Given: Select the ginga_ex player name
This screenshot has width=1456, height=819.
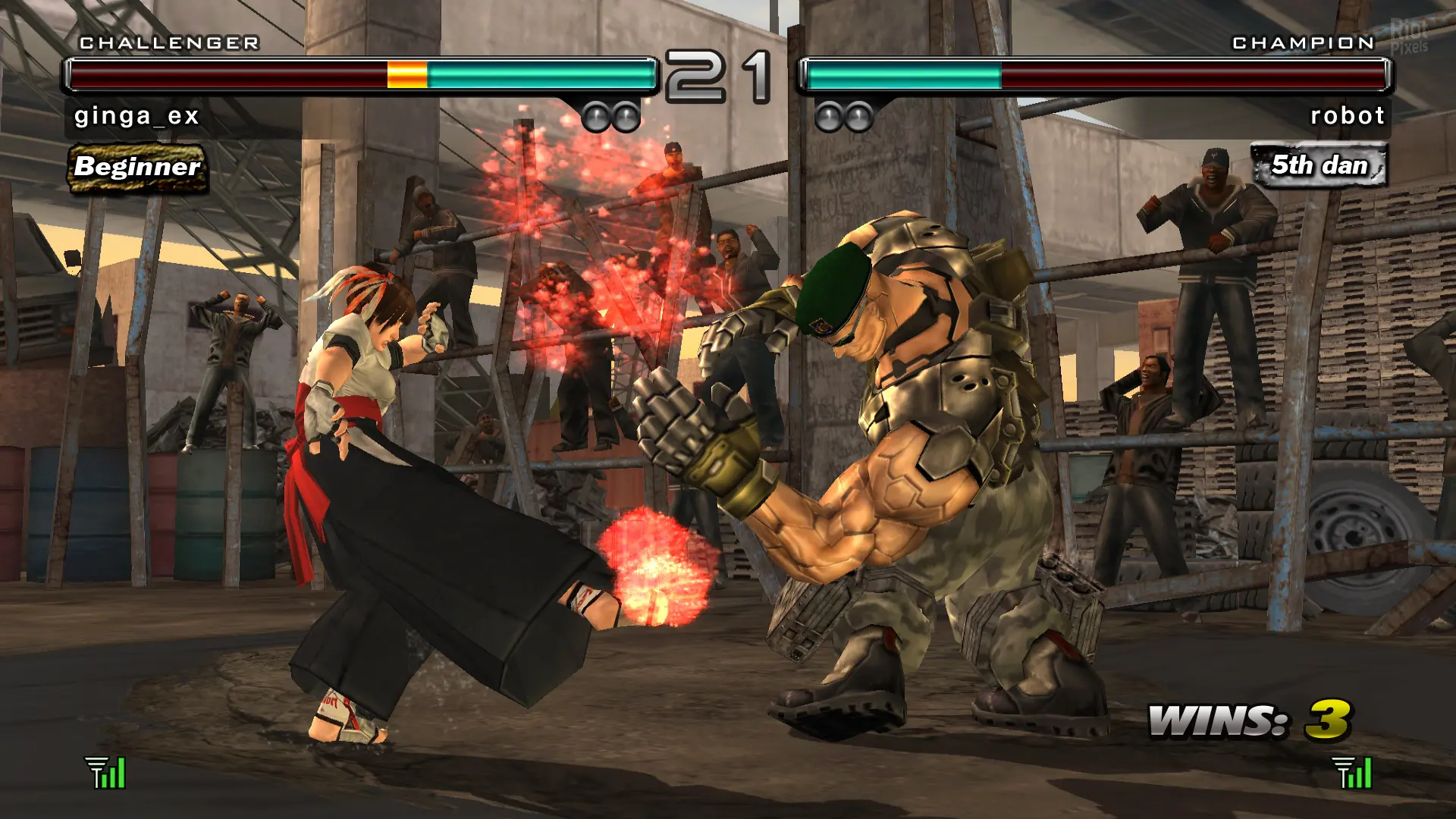Looking at the screenshot, I should pos(136,116).
